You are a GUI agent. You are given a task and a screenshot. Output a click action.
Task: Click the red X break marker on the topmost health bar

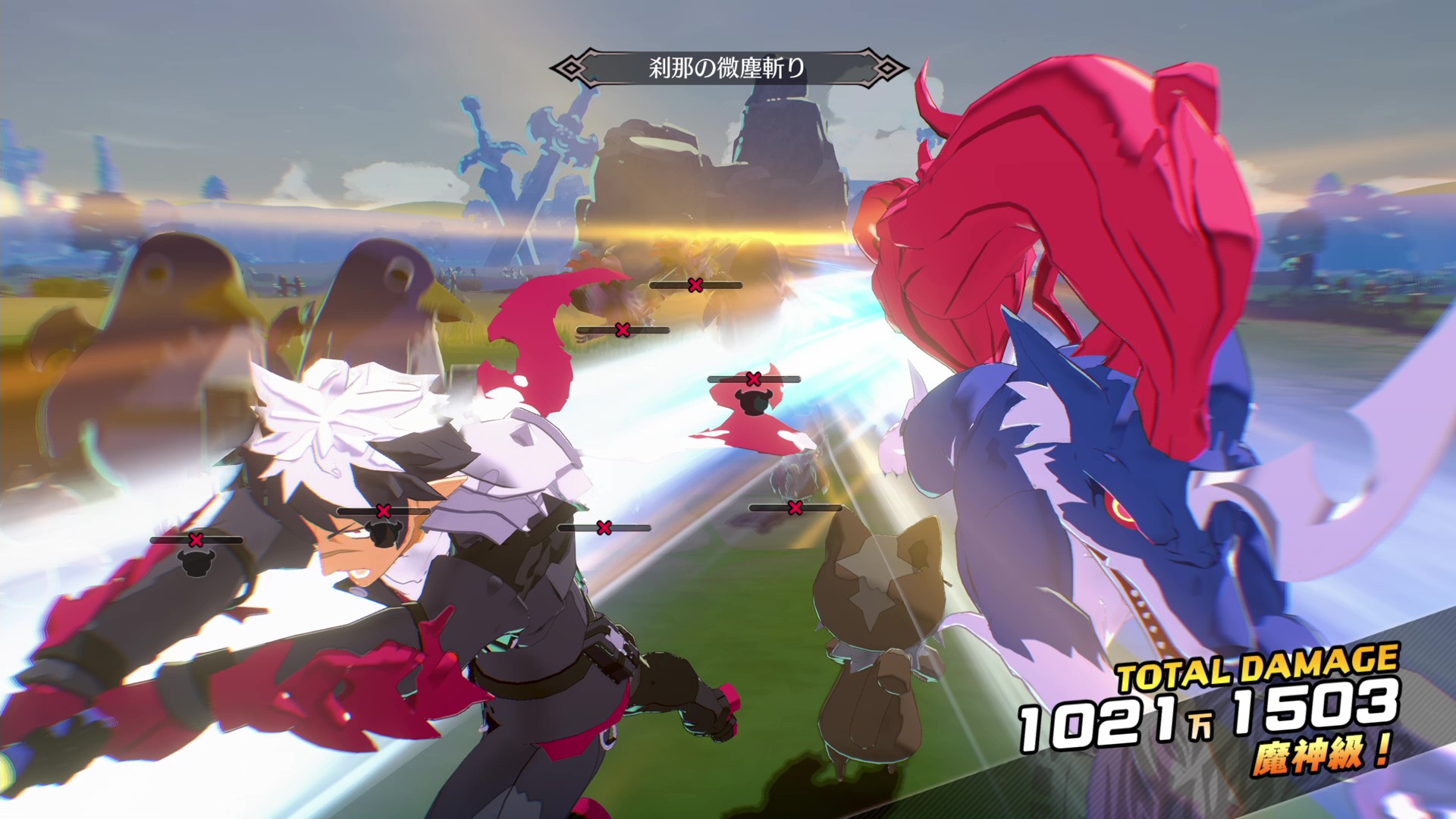tap(695, 285)
